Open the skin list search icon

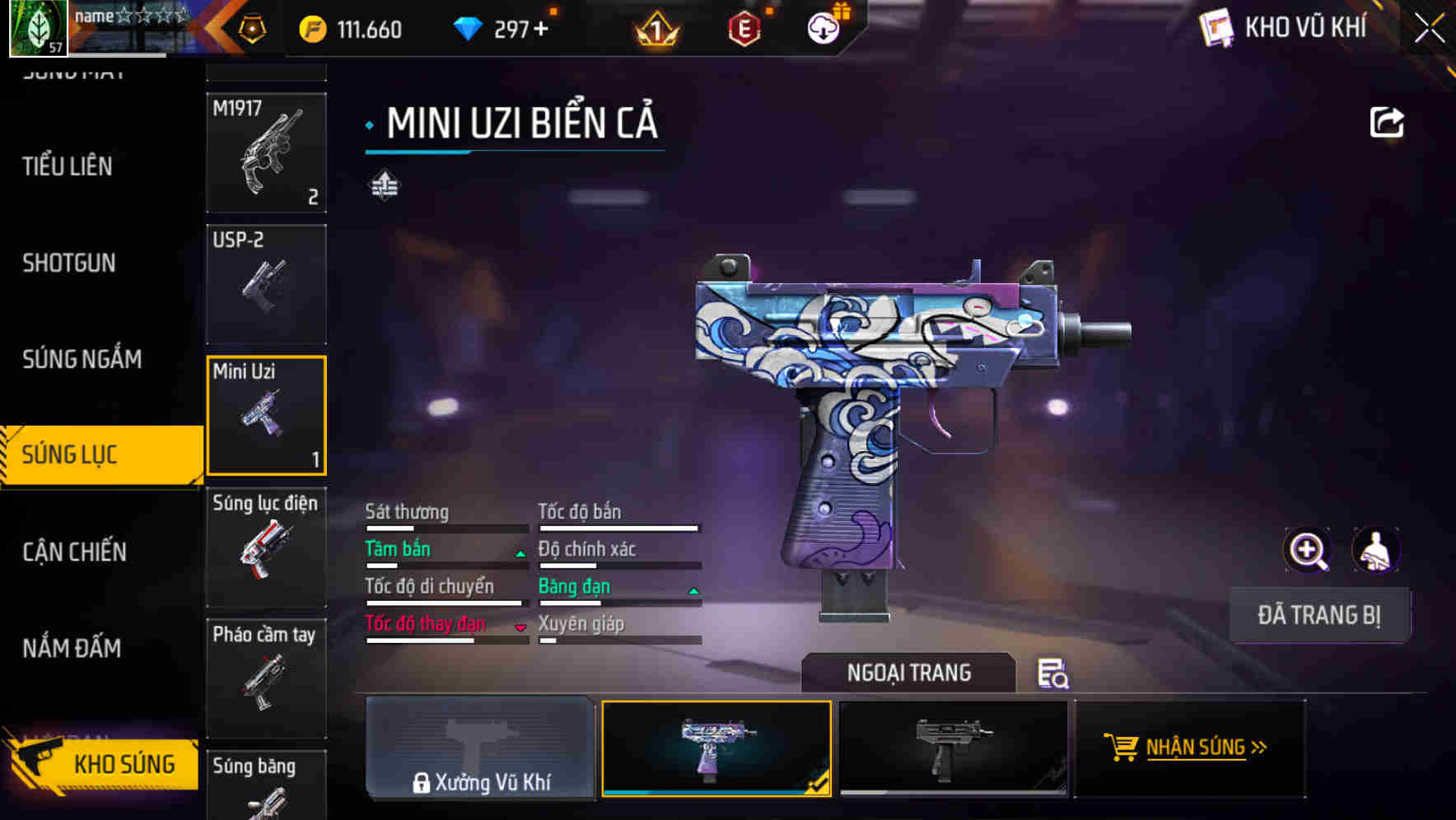click(1052, 673)
